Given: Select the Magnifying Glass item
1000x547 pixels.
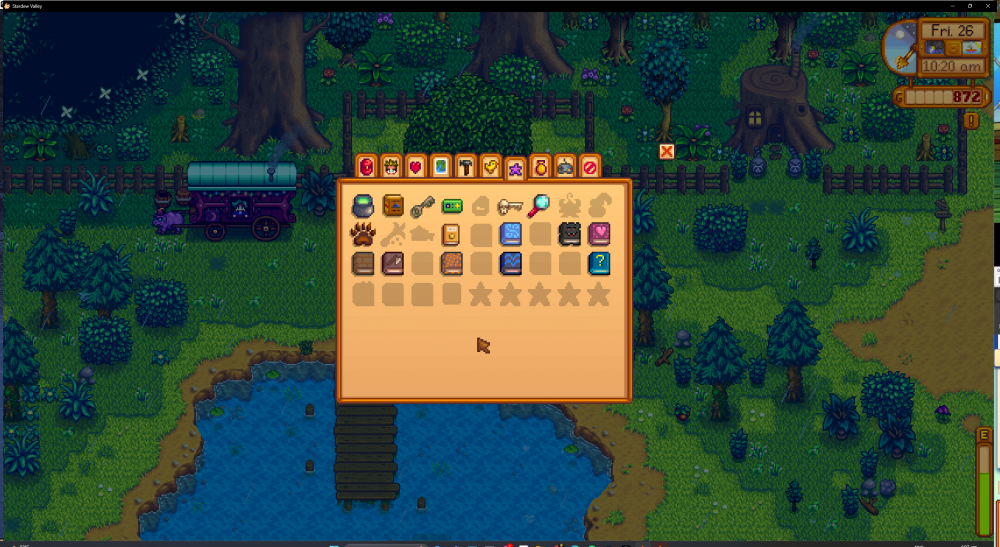Looking at the screenshot, I should [540, 205].
